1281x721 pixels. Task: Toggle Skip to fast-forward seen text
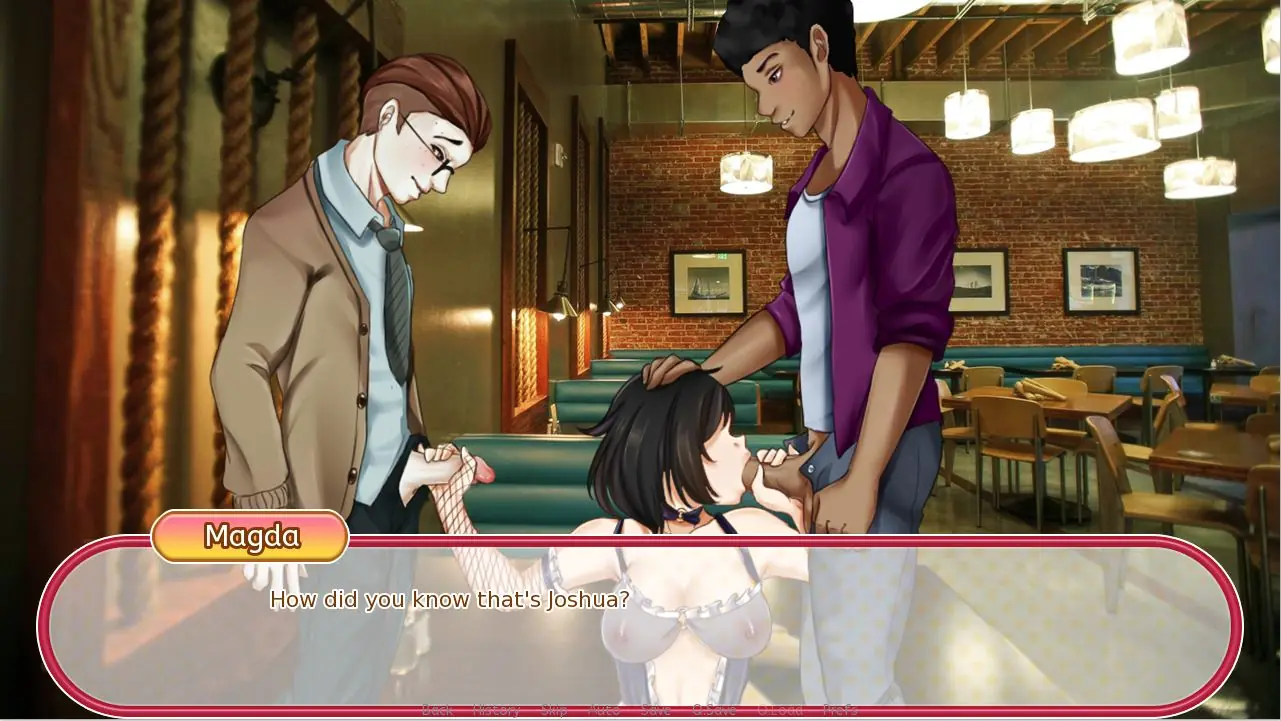point(555,710)
